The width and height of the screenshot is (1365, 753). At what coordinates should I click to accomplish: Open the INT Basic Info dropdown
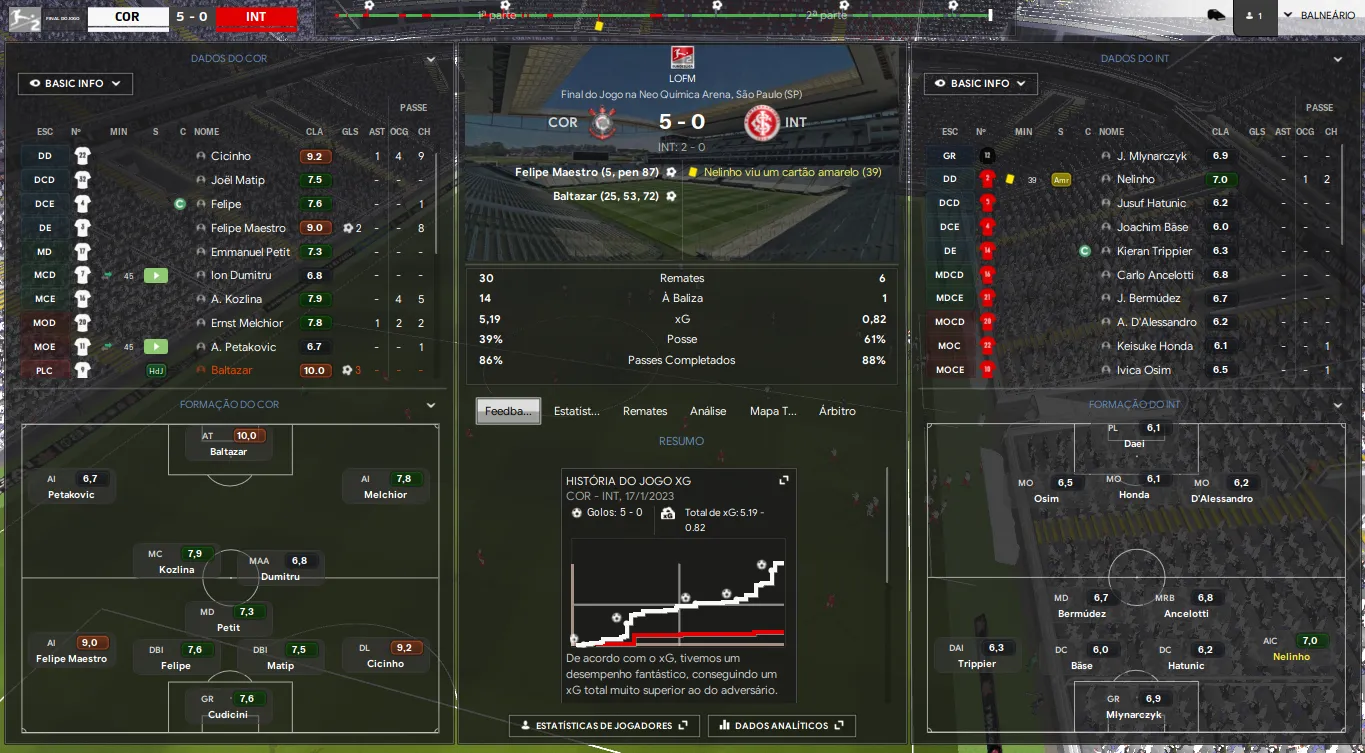(980, 84)
